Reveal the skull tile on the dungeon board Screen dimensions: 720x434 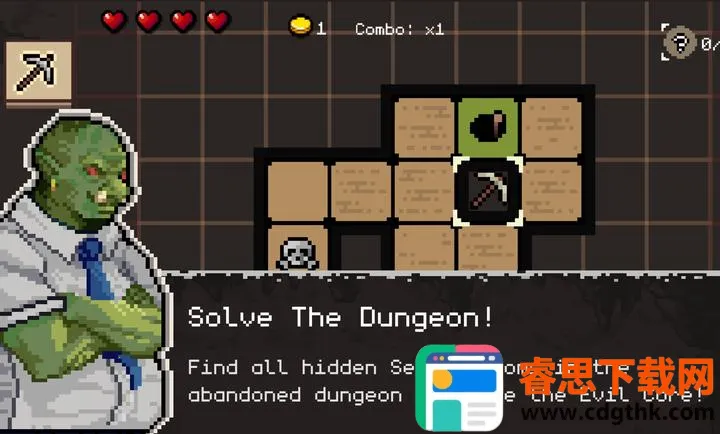[x=297, y=252]
